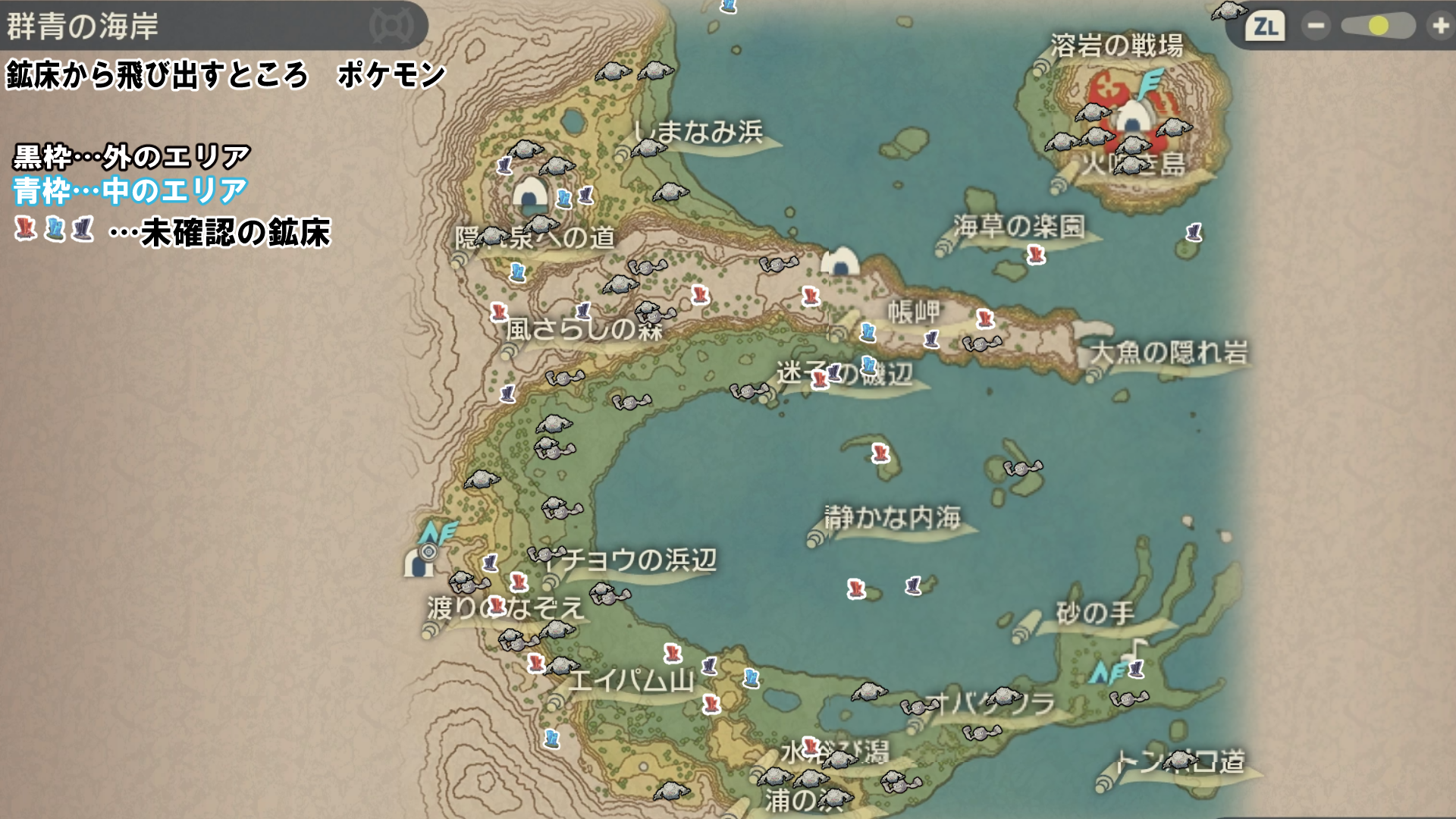Image resolution: width=1456 pixels, height=819 pixels.
Task: Choose the camp tent beside 帳岬
Action: 839,262
